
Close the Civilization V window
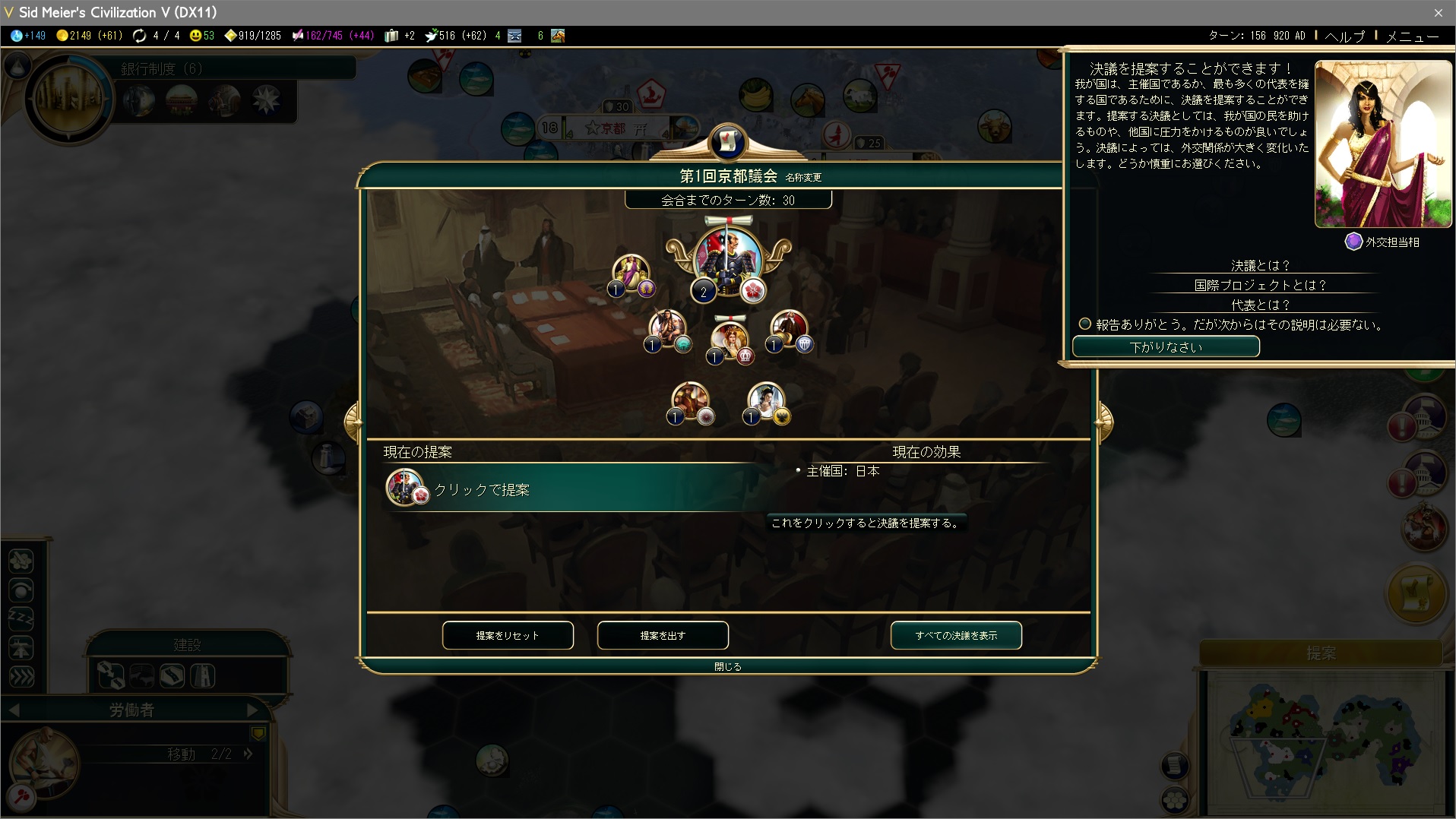(1438, 12)
